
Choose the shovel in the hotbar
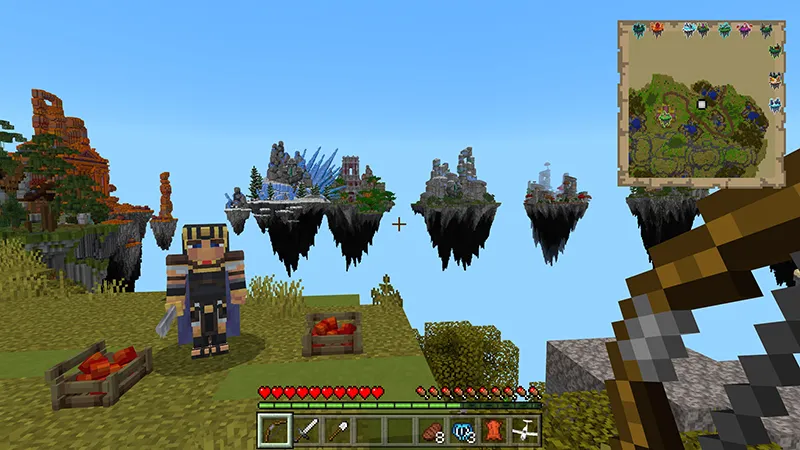[337, 431]
